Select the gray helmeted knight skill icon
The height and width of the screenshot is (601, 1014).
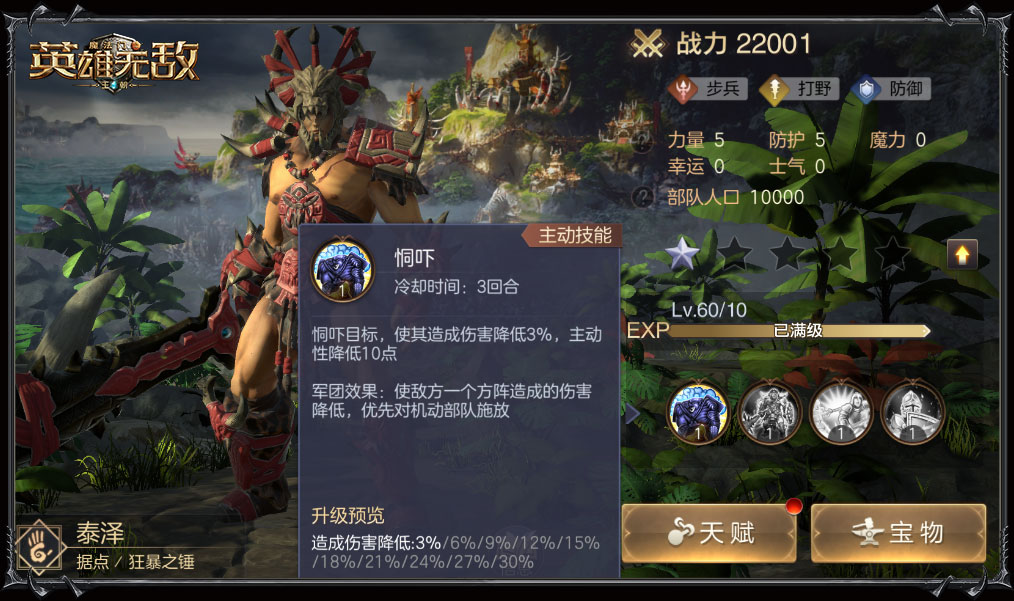pos(912,412)
